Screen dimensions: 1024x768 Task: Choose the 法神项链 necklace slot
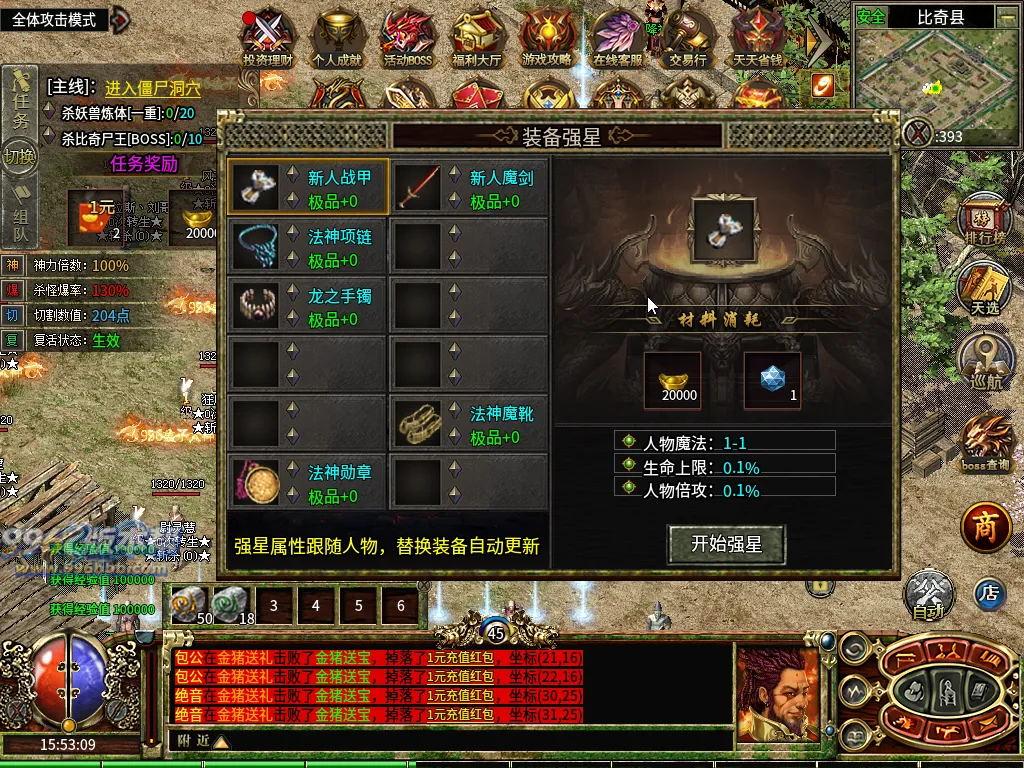click(307, 246)
